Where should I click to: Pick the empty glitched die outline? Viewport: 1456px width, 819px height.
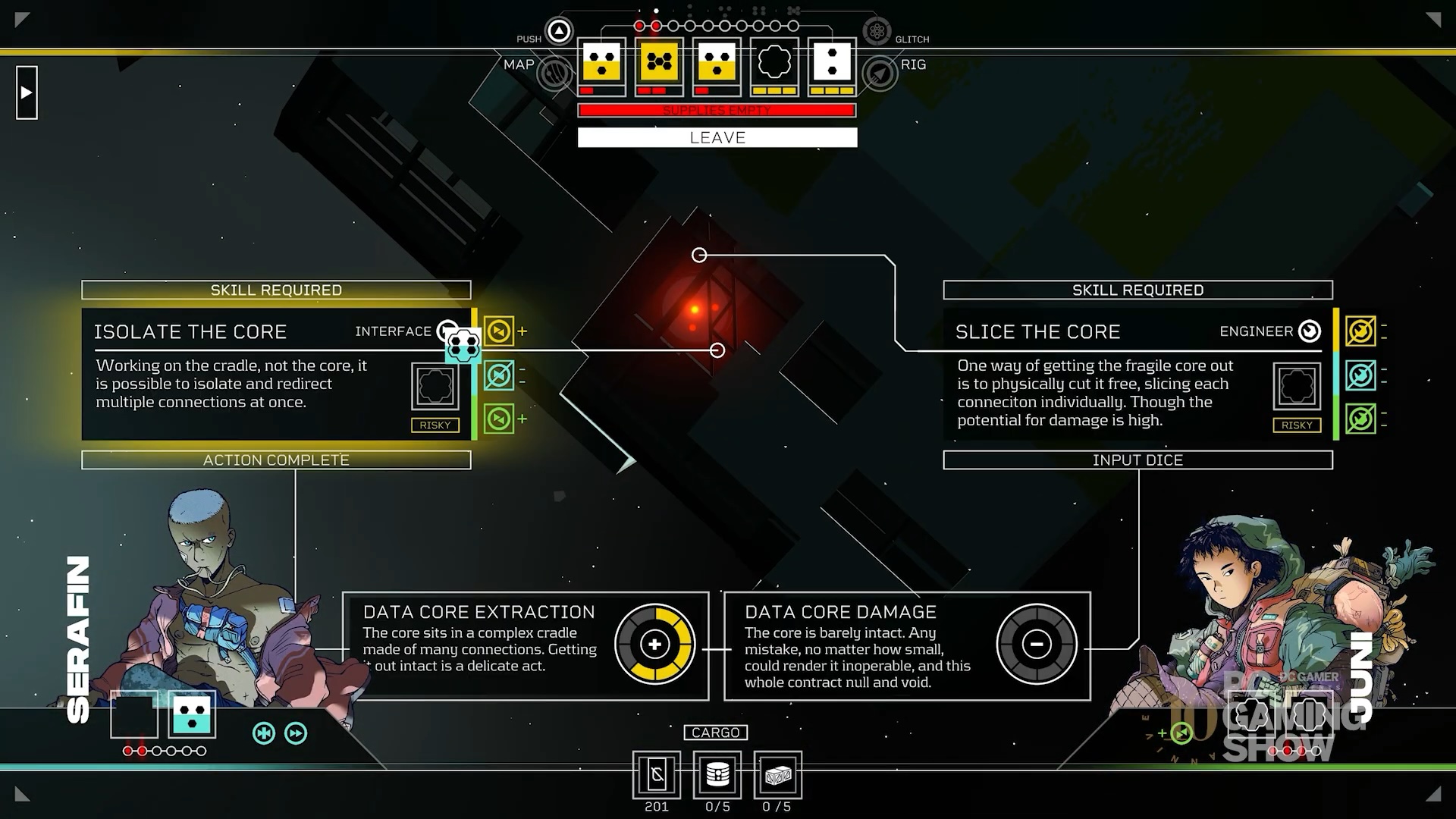point(774,62)
